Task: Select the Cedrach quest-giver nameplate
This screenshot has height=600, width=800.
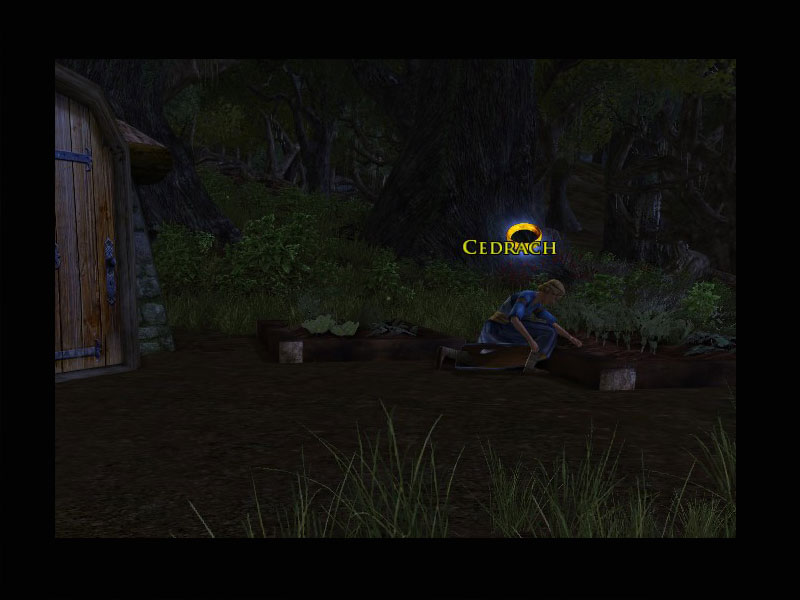Action: (509, 246)
